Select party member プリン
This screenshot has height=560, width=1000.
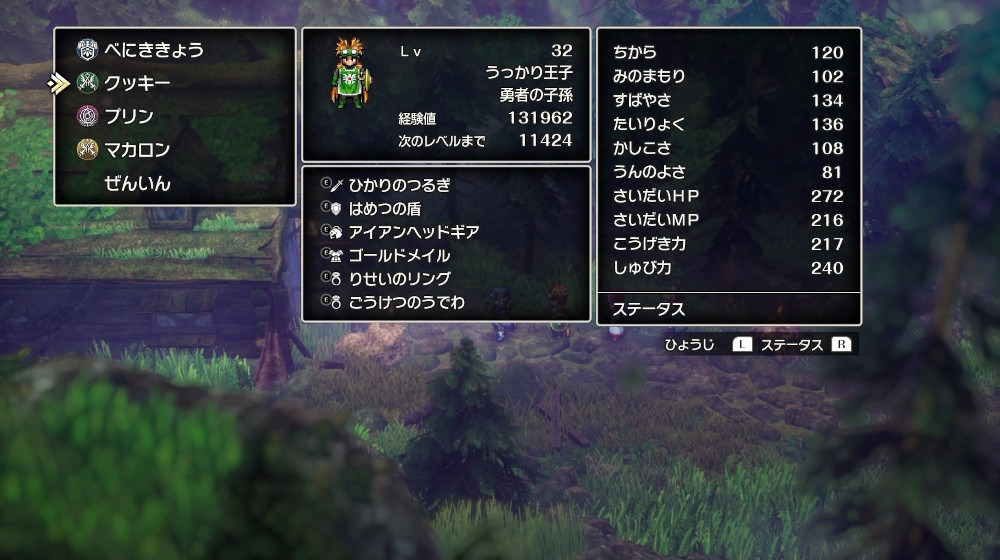coord(129,116)
